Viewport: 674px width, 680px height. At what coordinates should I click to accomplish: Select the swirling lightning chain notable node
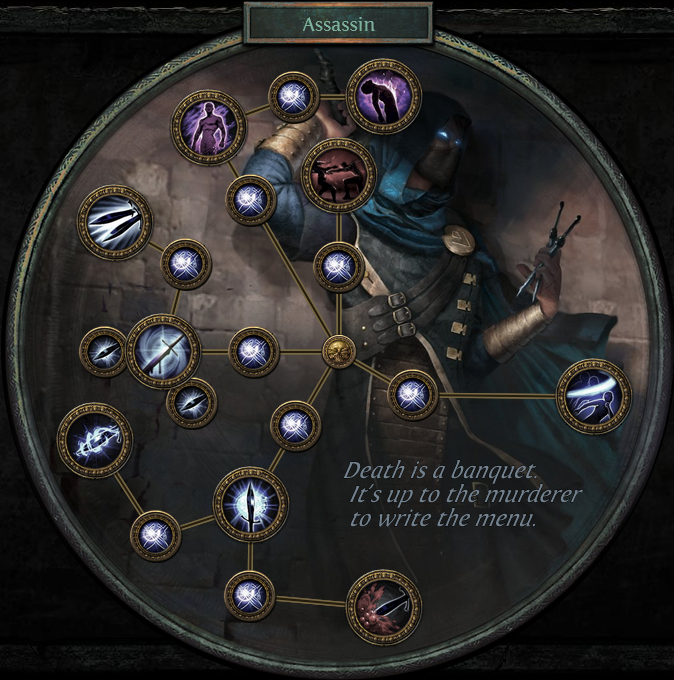pos(95,440)
